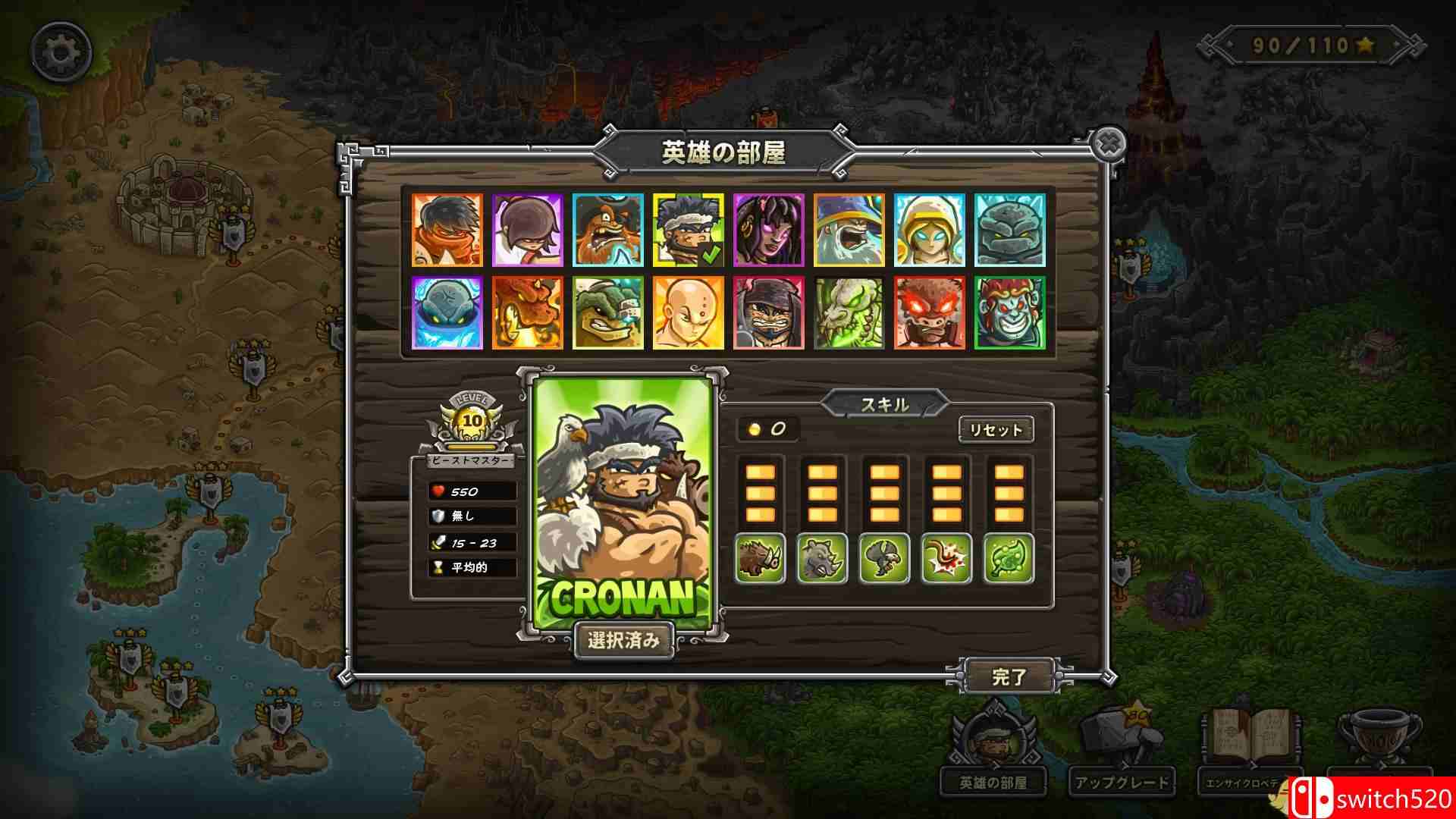1456x819 pixels.
Task: Close the 英雄の部屋 dialog
Action: [1109, 144]
